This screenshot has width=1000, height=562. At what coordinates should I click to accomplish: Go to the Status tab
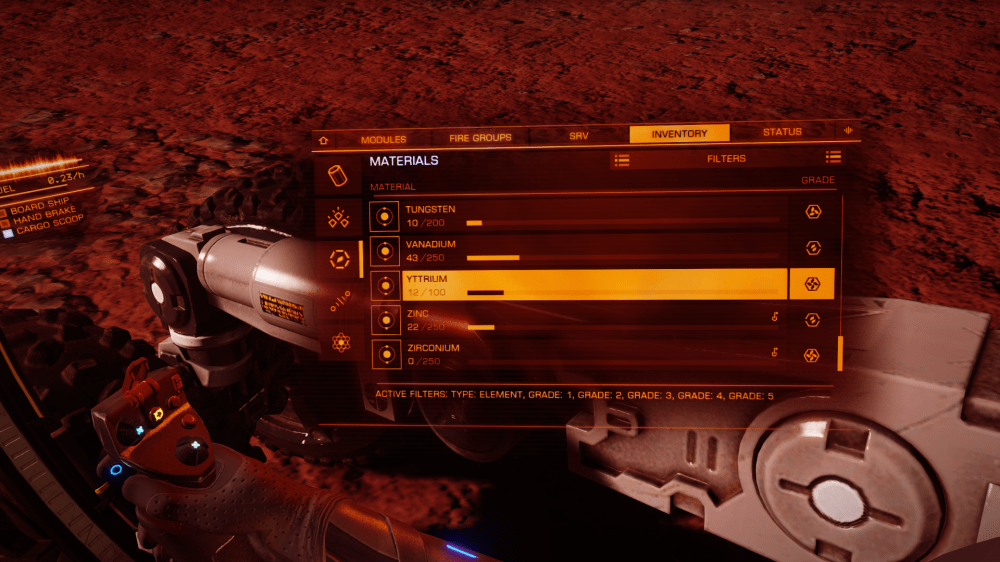[x=782, y=132]
